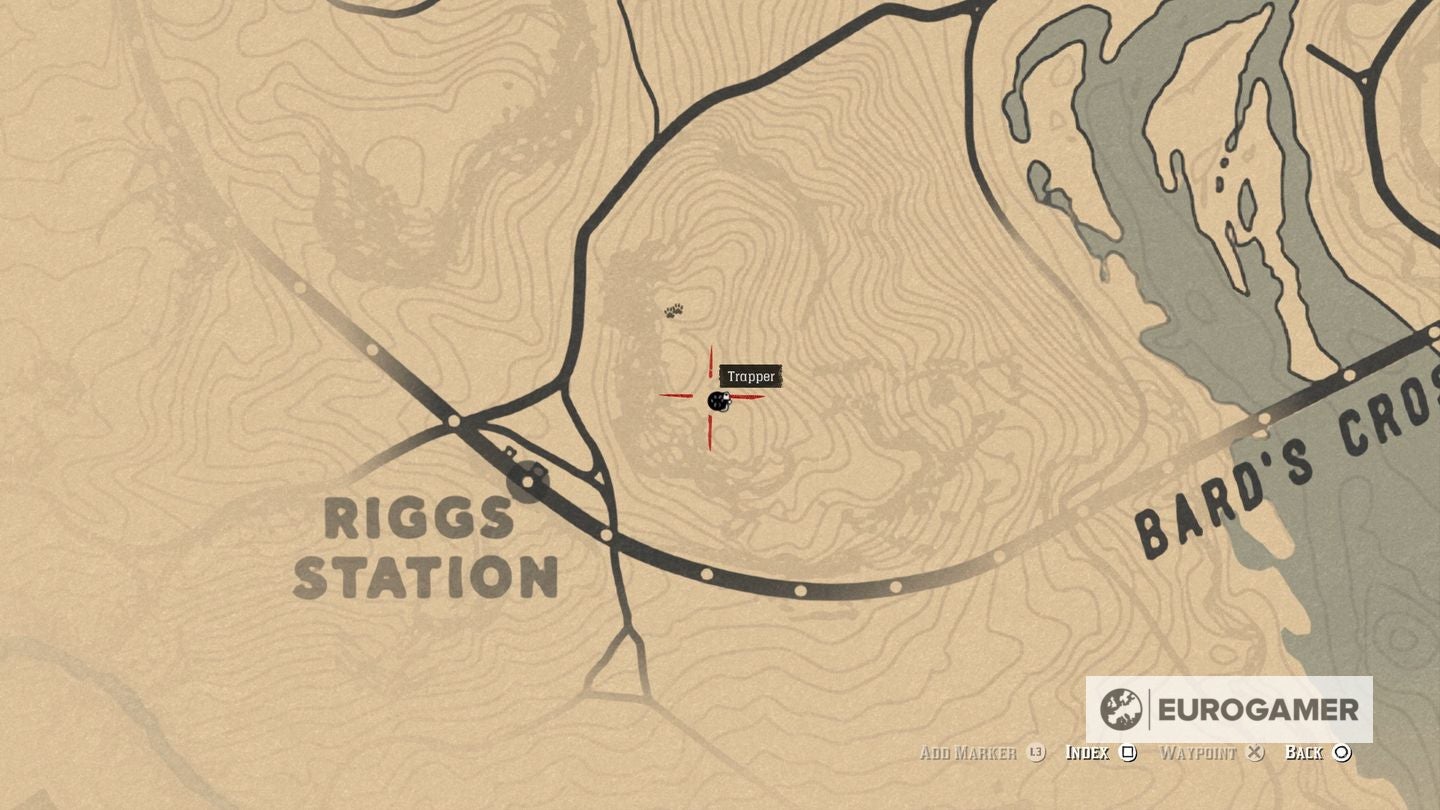The width and height of the screenshot is (1440, 810).
Task: Click the X button icon beside Waypoint
Action: (1254, 753)
